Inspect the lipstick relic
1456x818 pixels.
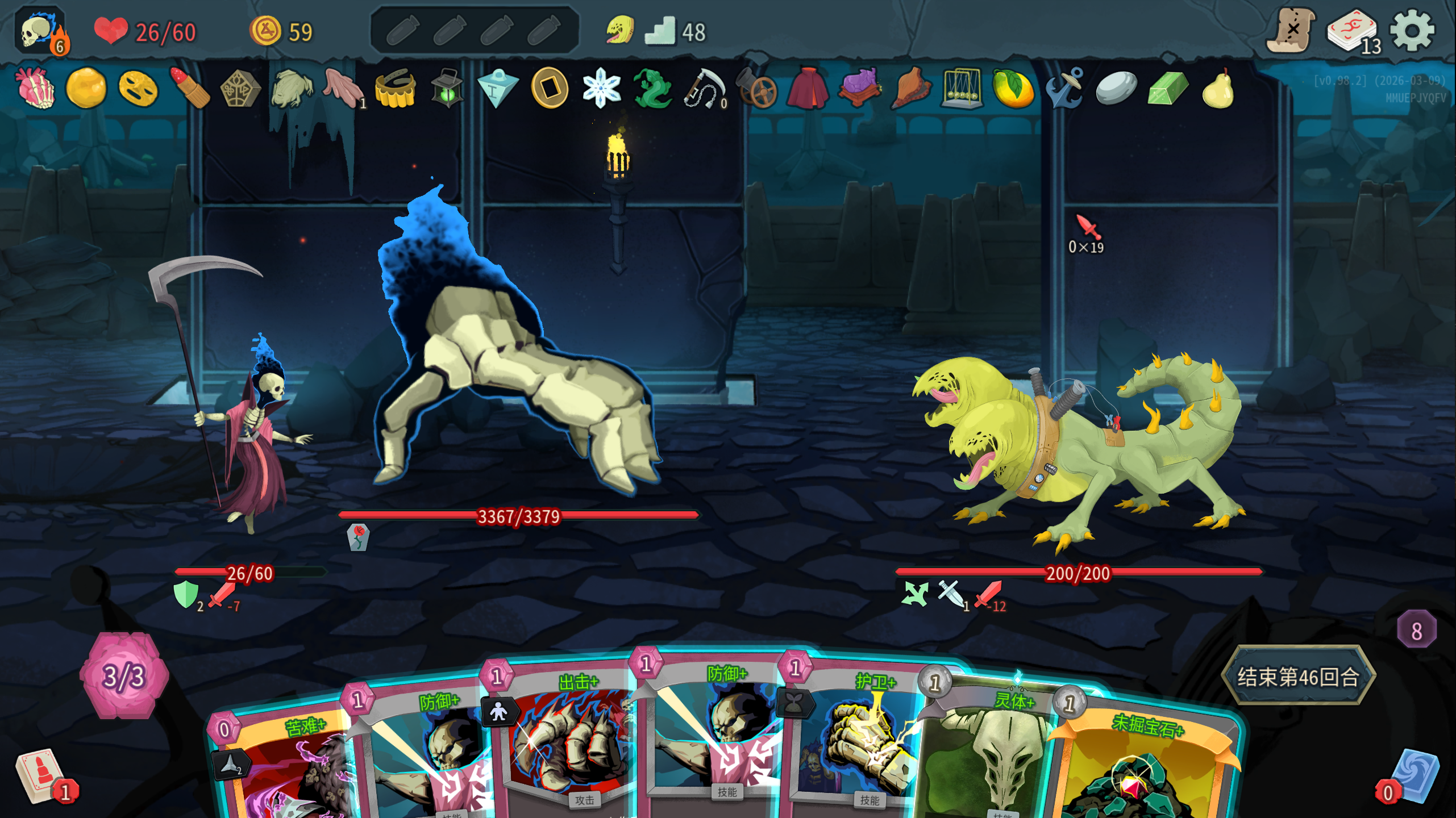tap(190, 88)
